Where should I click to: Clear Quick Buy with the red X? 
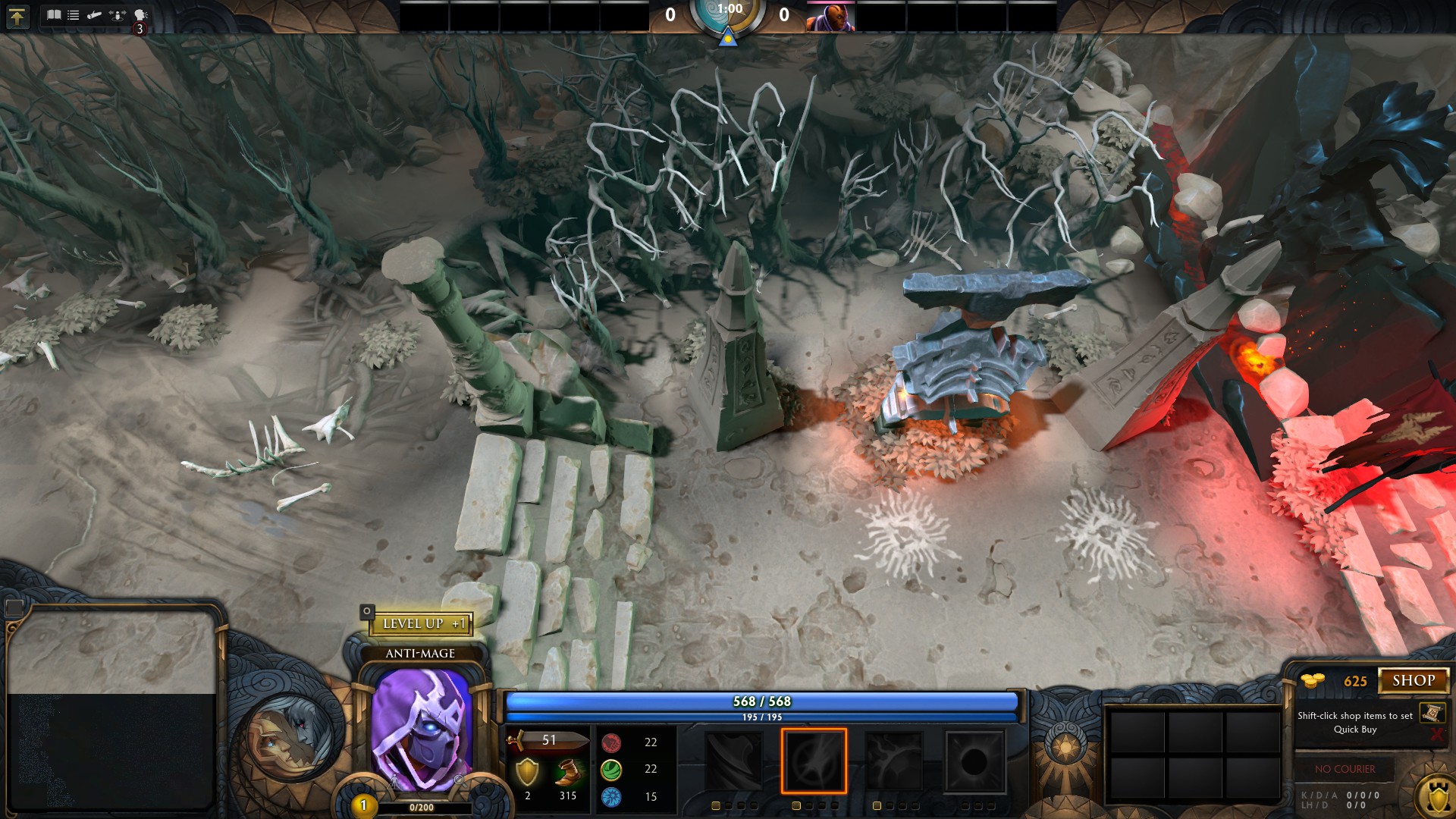coord(1436,734)
